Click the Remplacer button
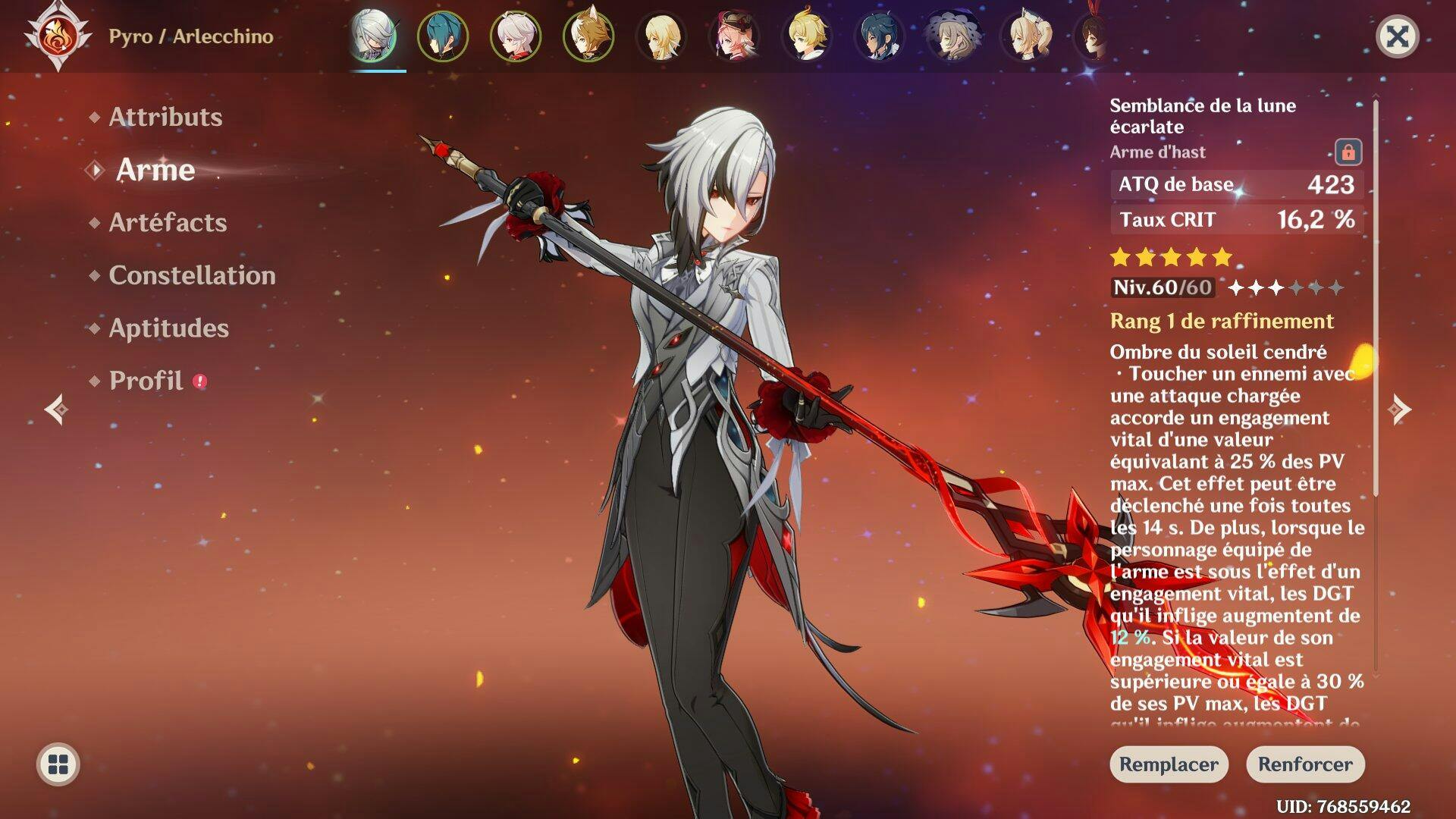 1169,764
